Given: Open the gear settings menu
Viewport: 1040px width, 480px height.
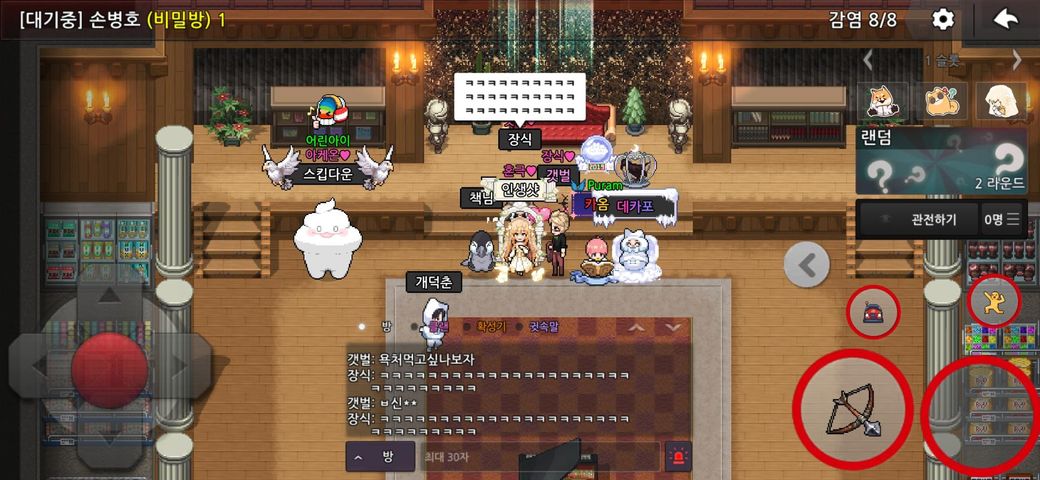Looking at the screenshot, I should [x=942, y=19].
